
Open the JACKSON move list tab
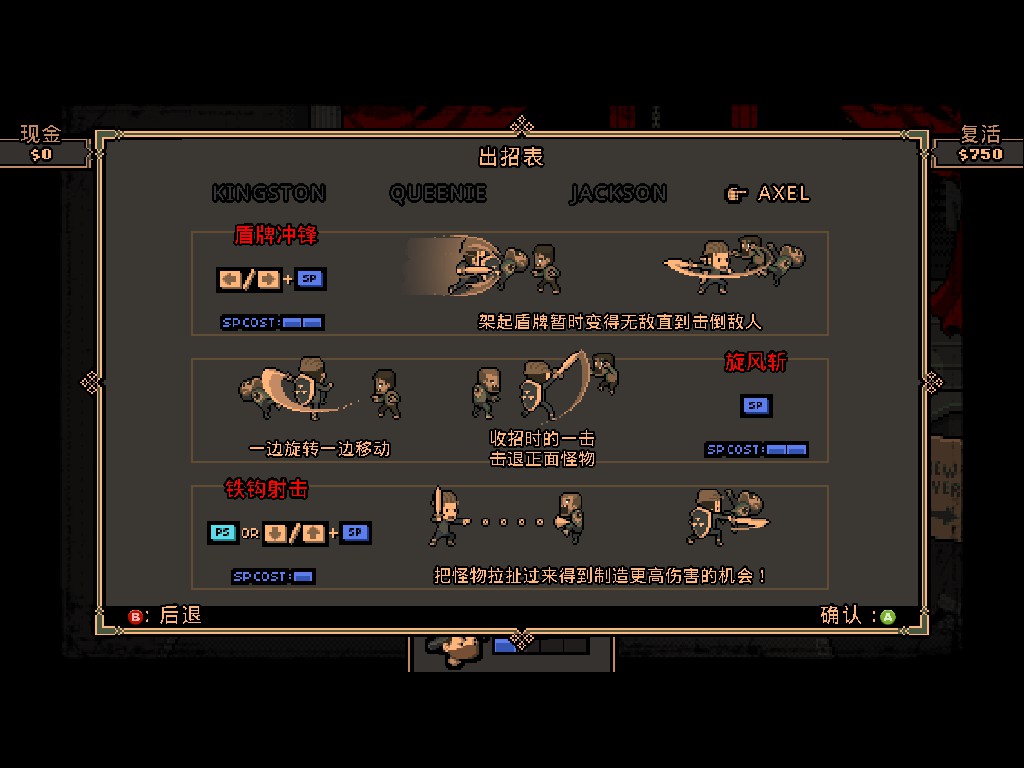click(618, 193)
